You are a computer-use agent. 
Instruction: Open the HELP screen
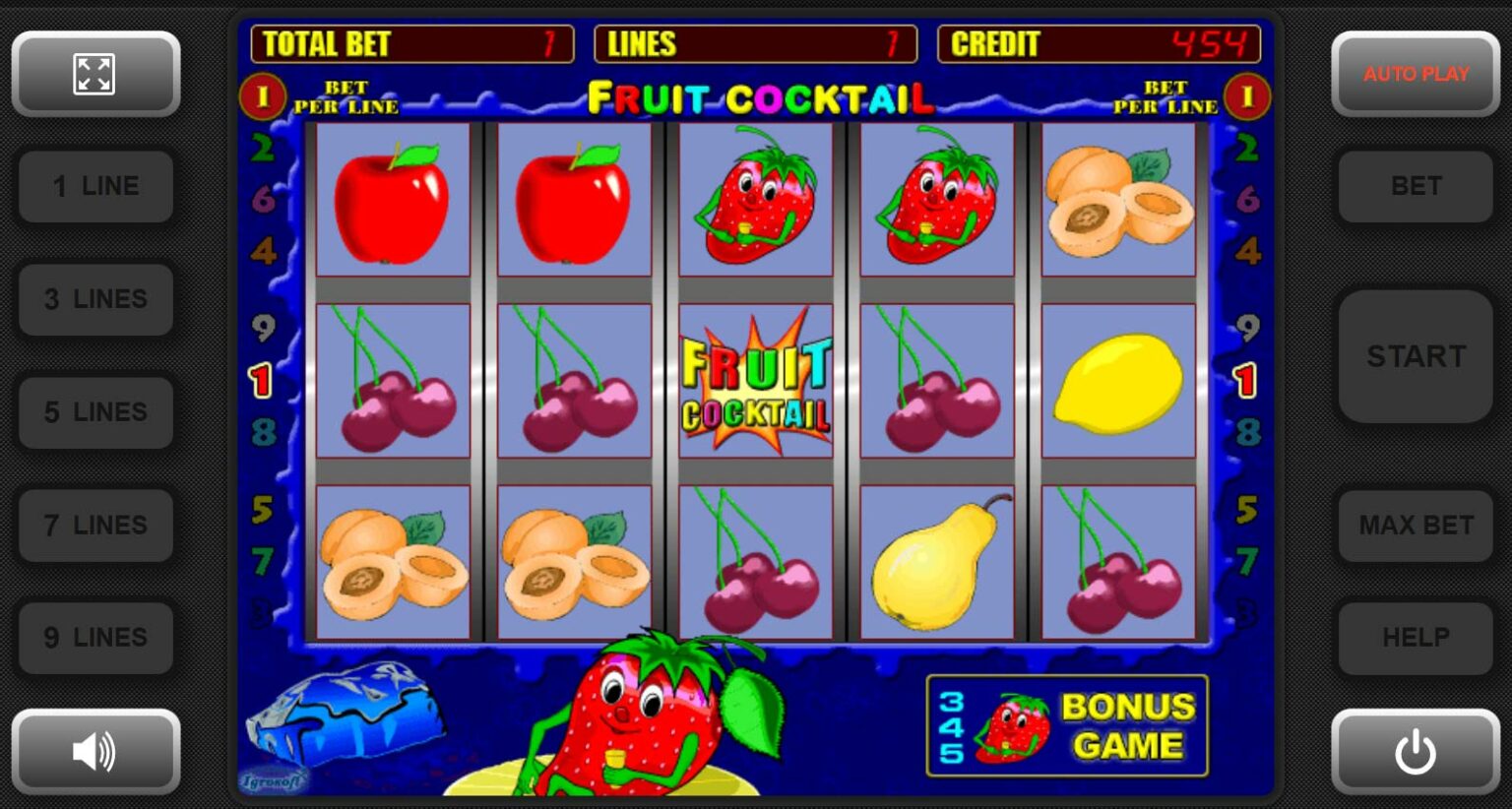tap(1415, 638)
